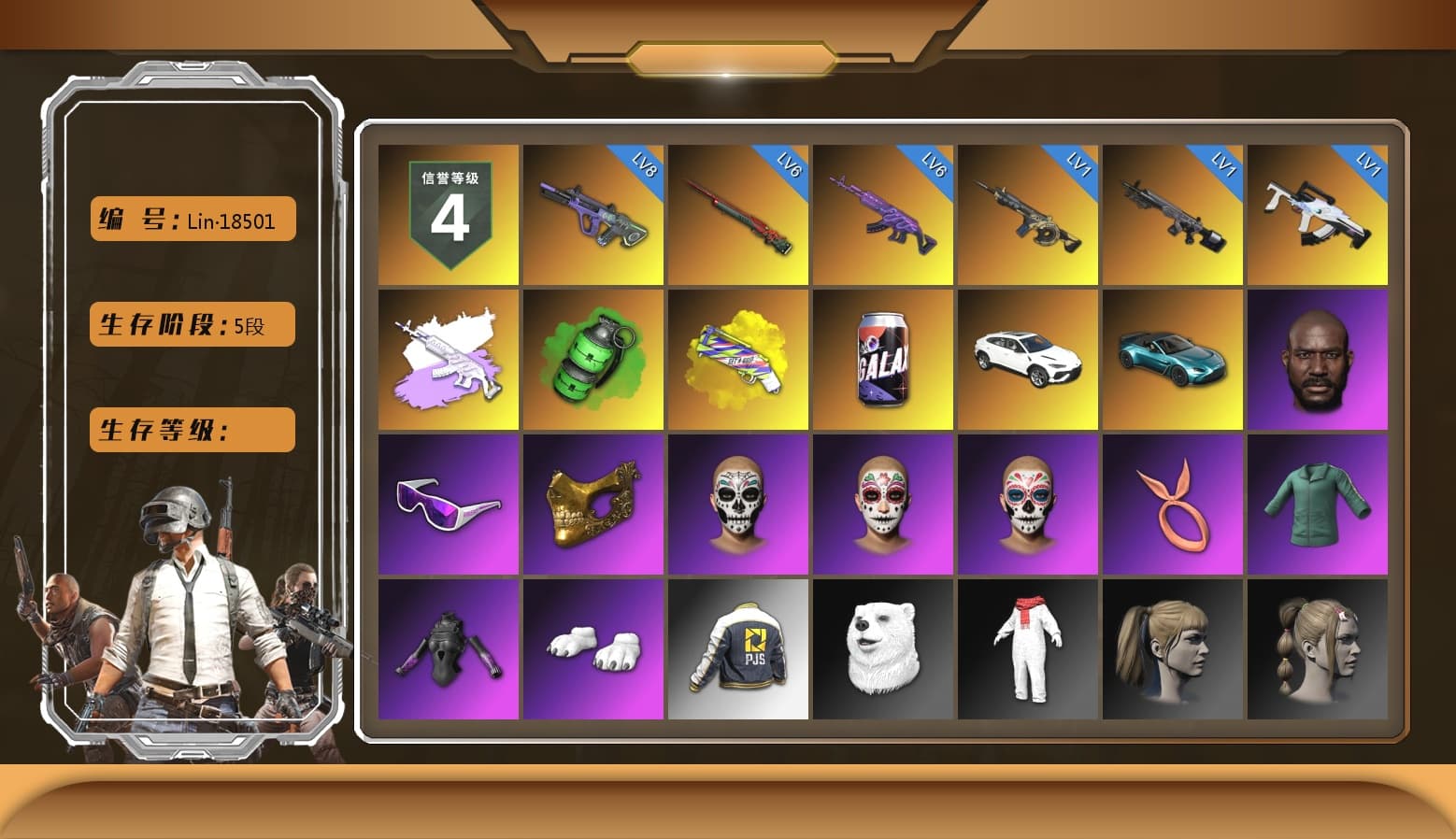Image resolution: width=1456 pixels, height=839 pixels.
Task: Click the blonde ponytail hairstyle item
Action: (1173, 649)
